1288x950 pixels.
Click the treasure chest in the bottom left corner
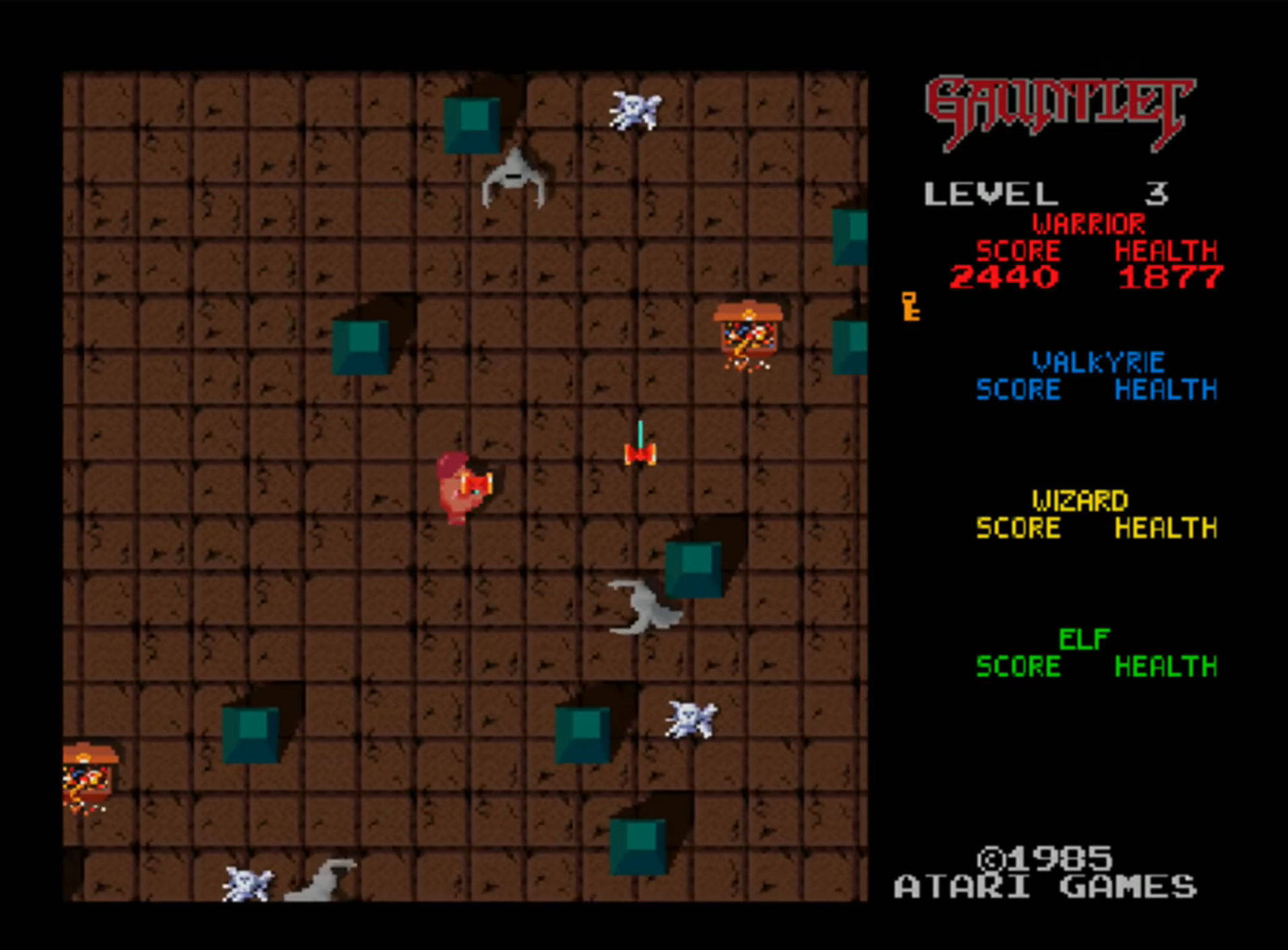(x=88, y=775)
